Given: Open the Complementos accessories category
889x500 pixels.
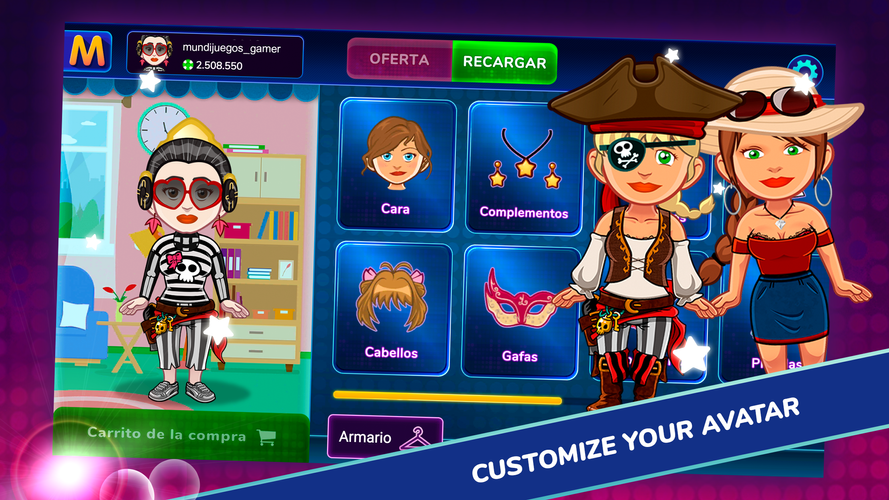Looking at the screenshot, I should tap(523, 167).
